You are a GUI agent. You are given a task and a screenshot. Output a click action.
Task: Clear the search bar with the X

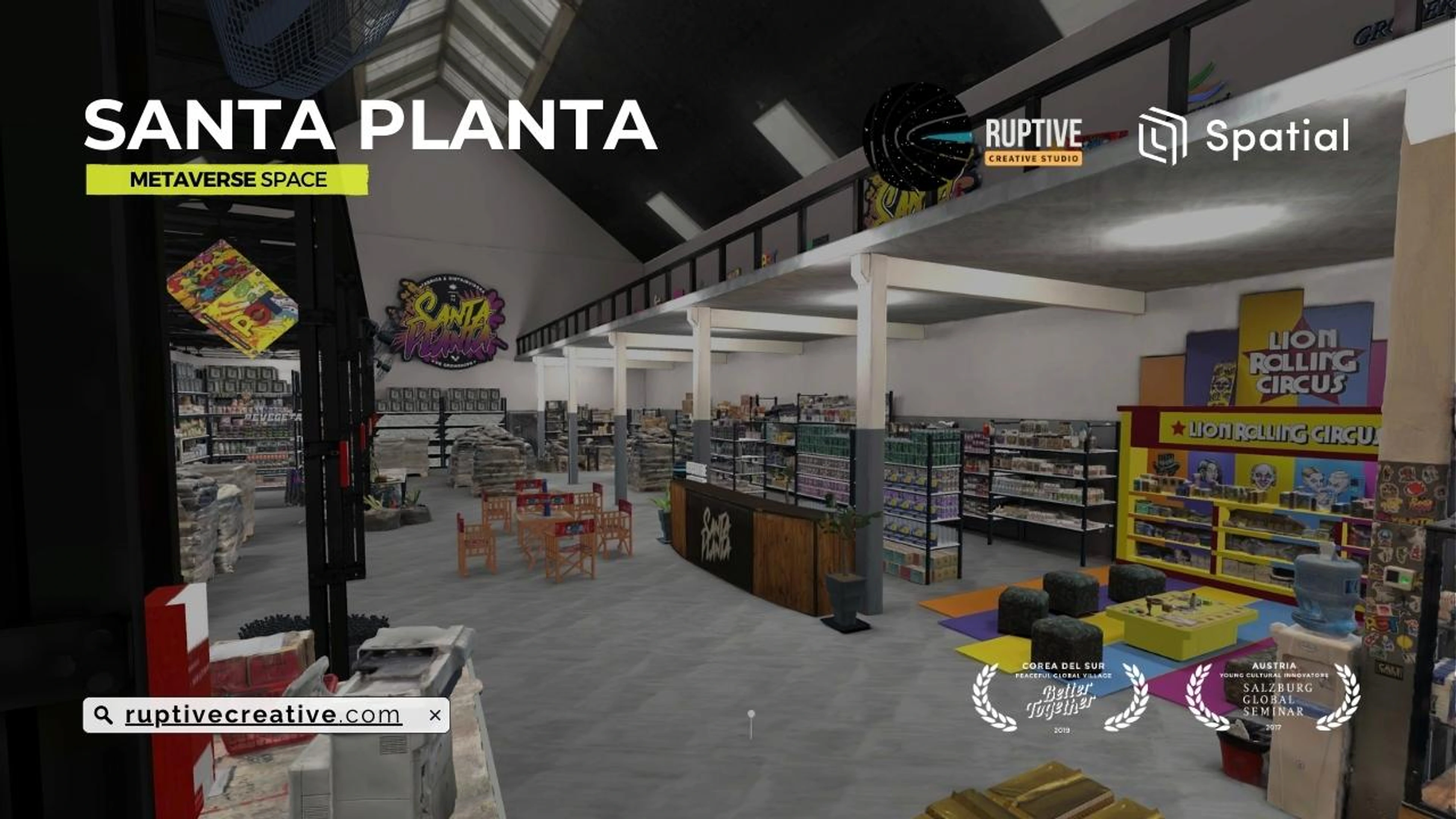[x=435, y=715]
